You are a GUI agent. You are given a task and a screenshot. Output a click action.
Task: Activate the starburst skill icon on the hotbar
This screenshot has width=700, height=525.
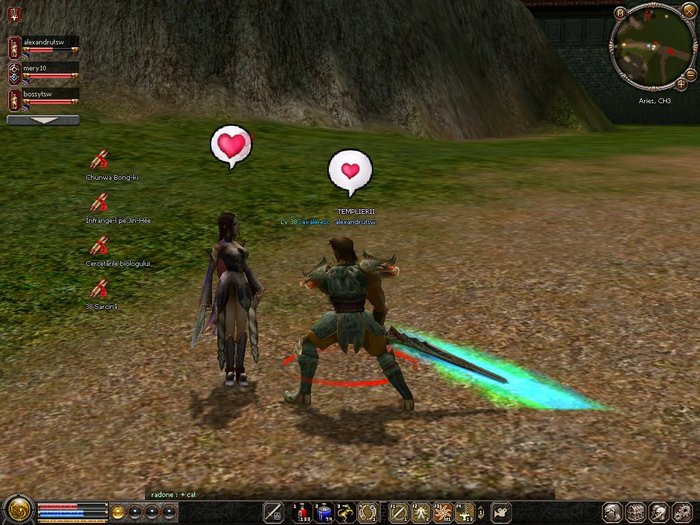point(443,512)
